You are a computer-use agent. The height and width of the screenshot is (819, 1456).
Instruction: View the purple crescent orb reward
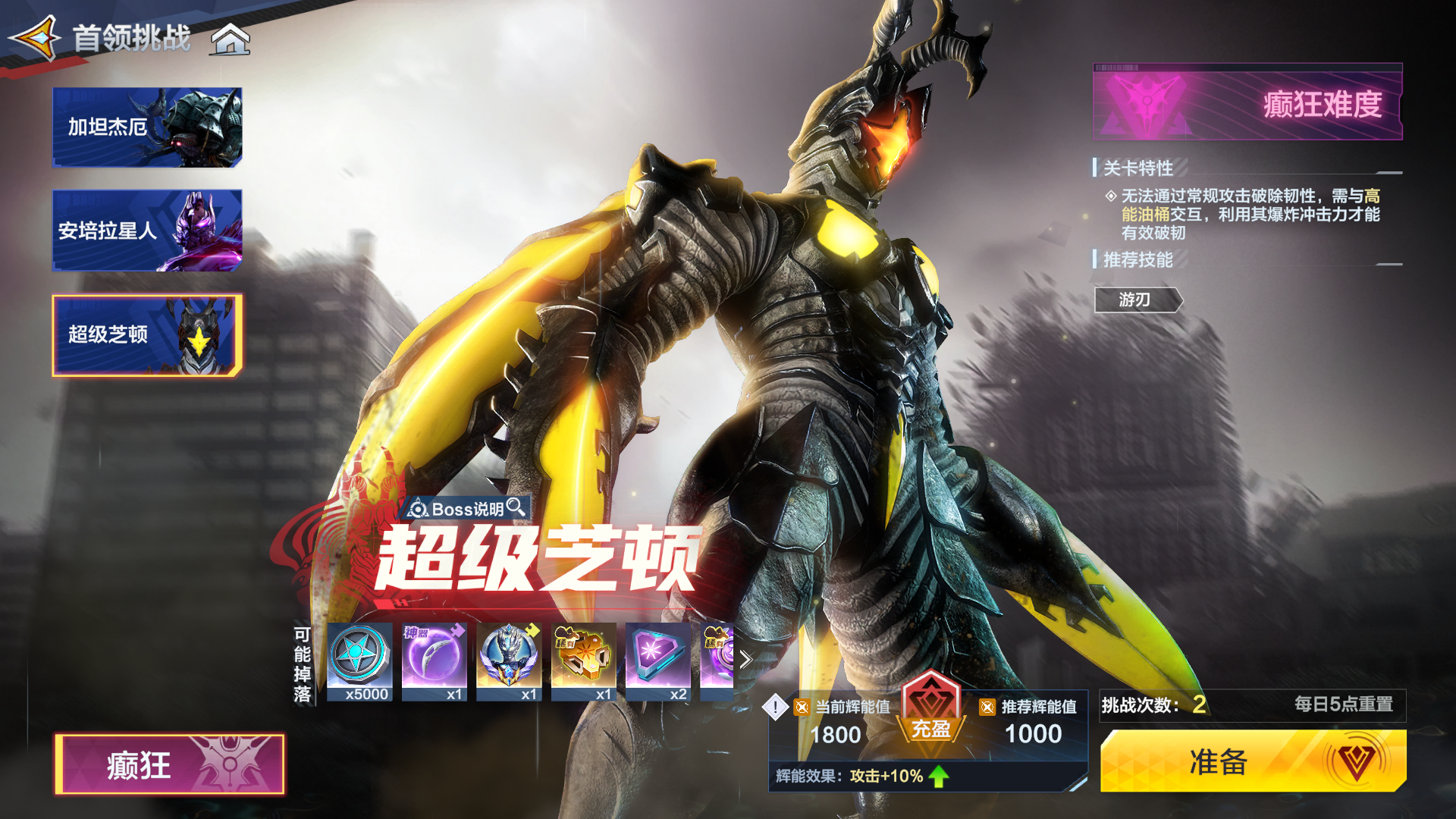pos(434,661)
